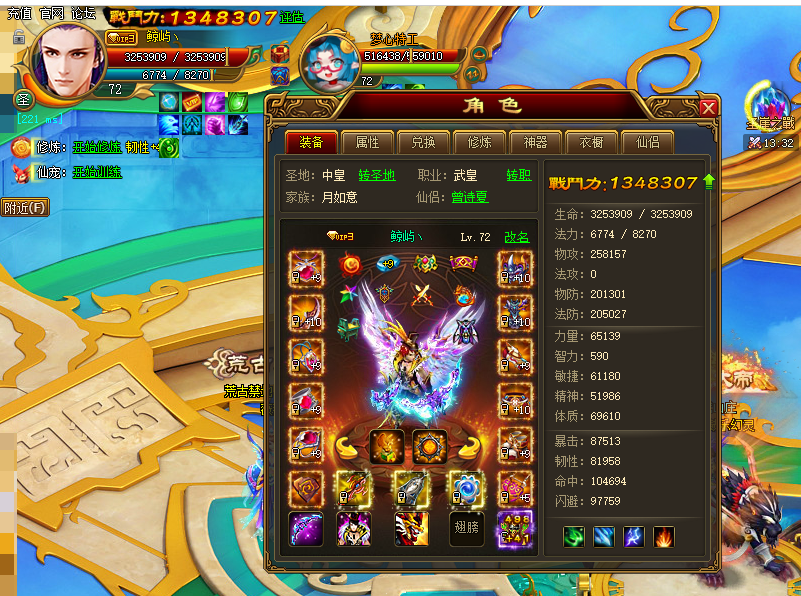The image size is (801, 596).
Task: Select the 修炼 tab
Action: (x=479, y=143)
